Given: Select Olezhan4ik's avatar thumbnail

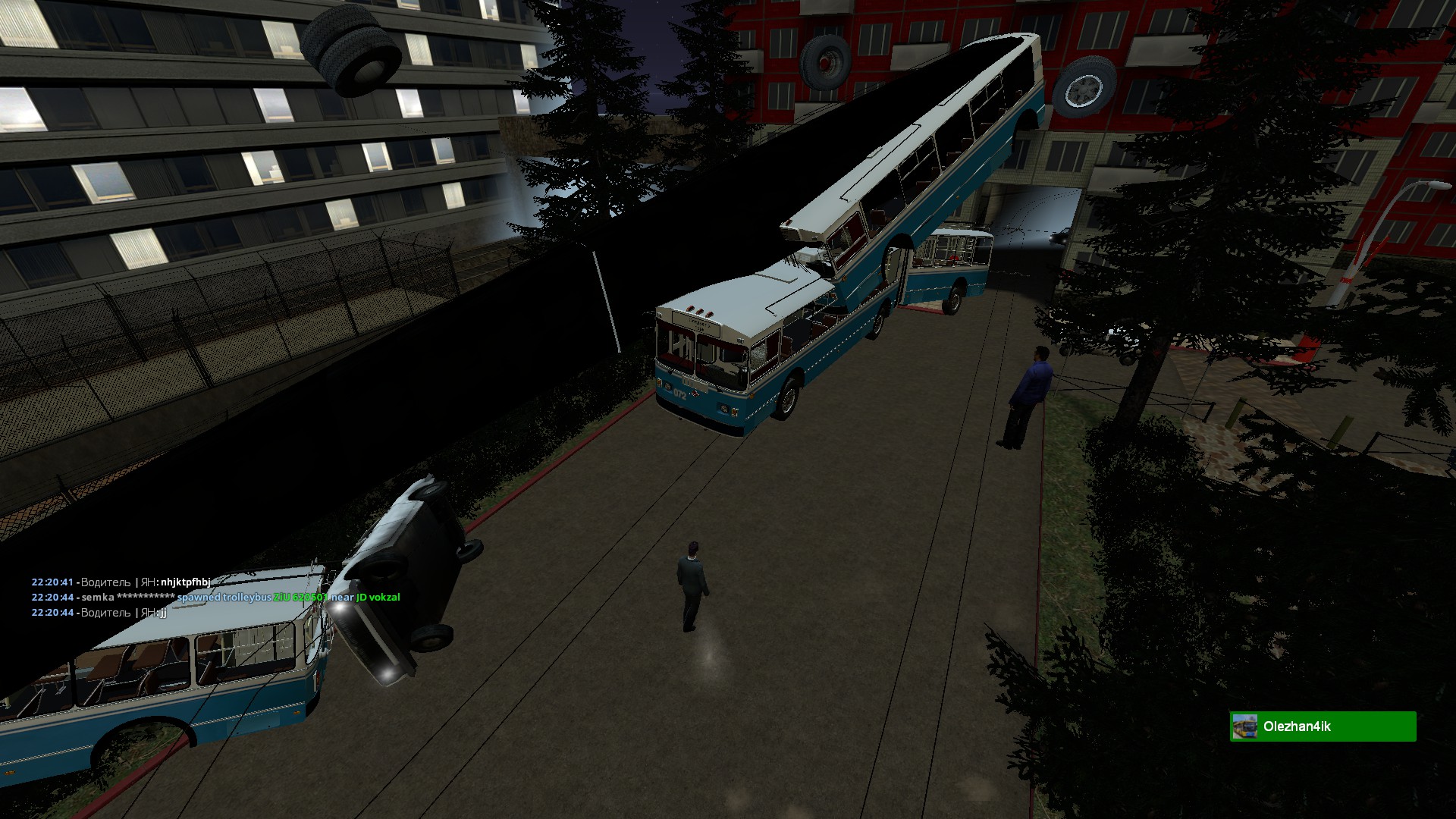Looking at the screenshot, I should coord(1245,726).
